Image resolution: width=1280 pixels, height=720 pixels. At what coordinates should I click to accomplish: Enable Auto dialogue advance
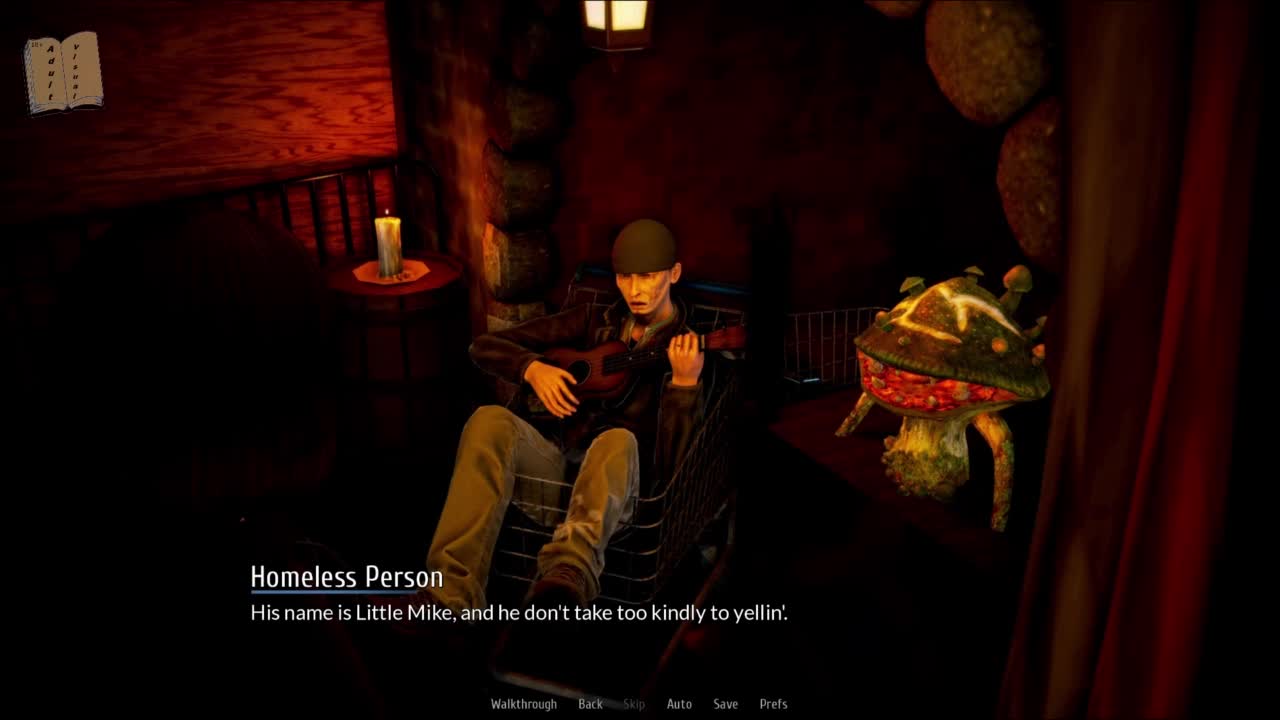(x=679, y=704)
